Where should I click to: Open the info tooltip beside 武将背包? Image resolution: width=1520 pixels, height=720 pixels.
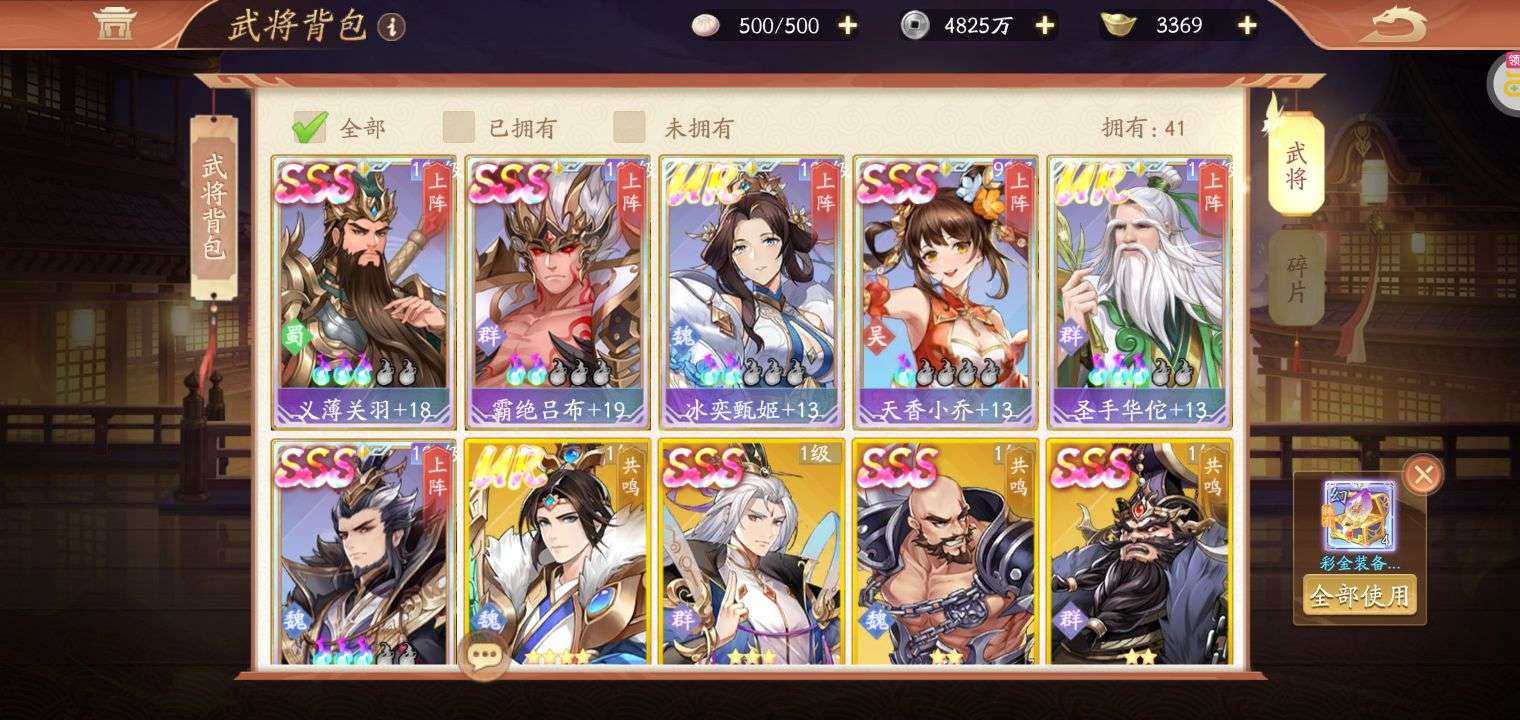point(392,27)
